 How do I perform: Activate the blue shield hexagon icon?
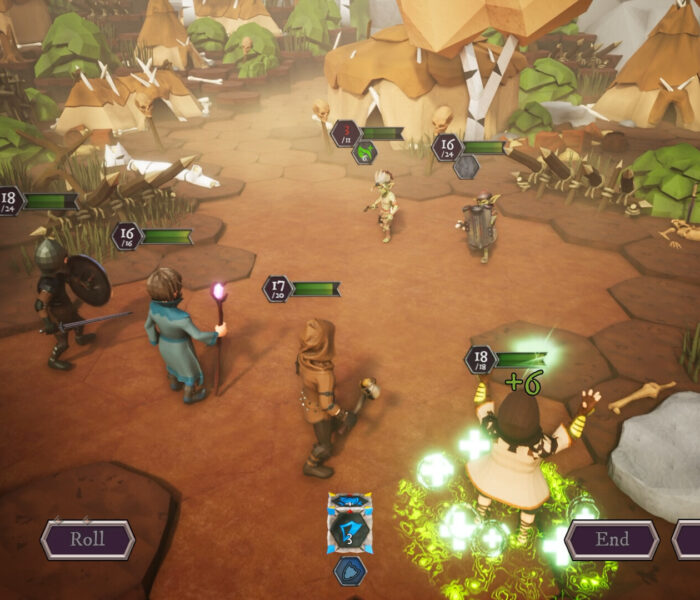coord(350,571)
